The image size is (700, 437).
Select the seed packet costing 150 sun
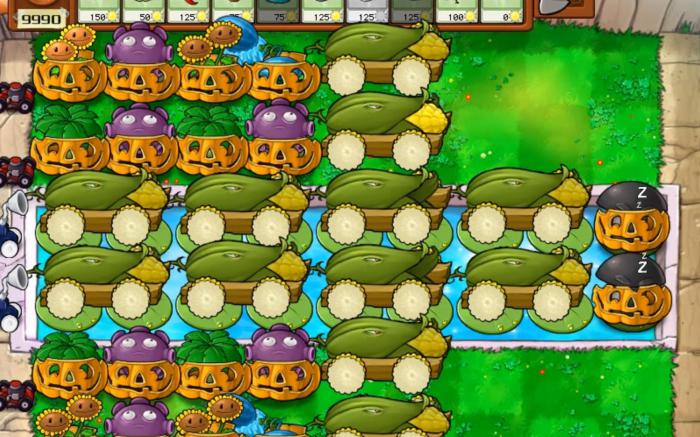pyautogui.click(x=98, y=10)
